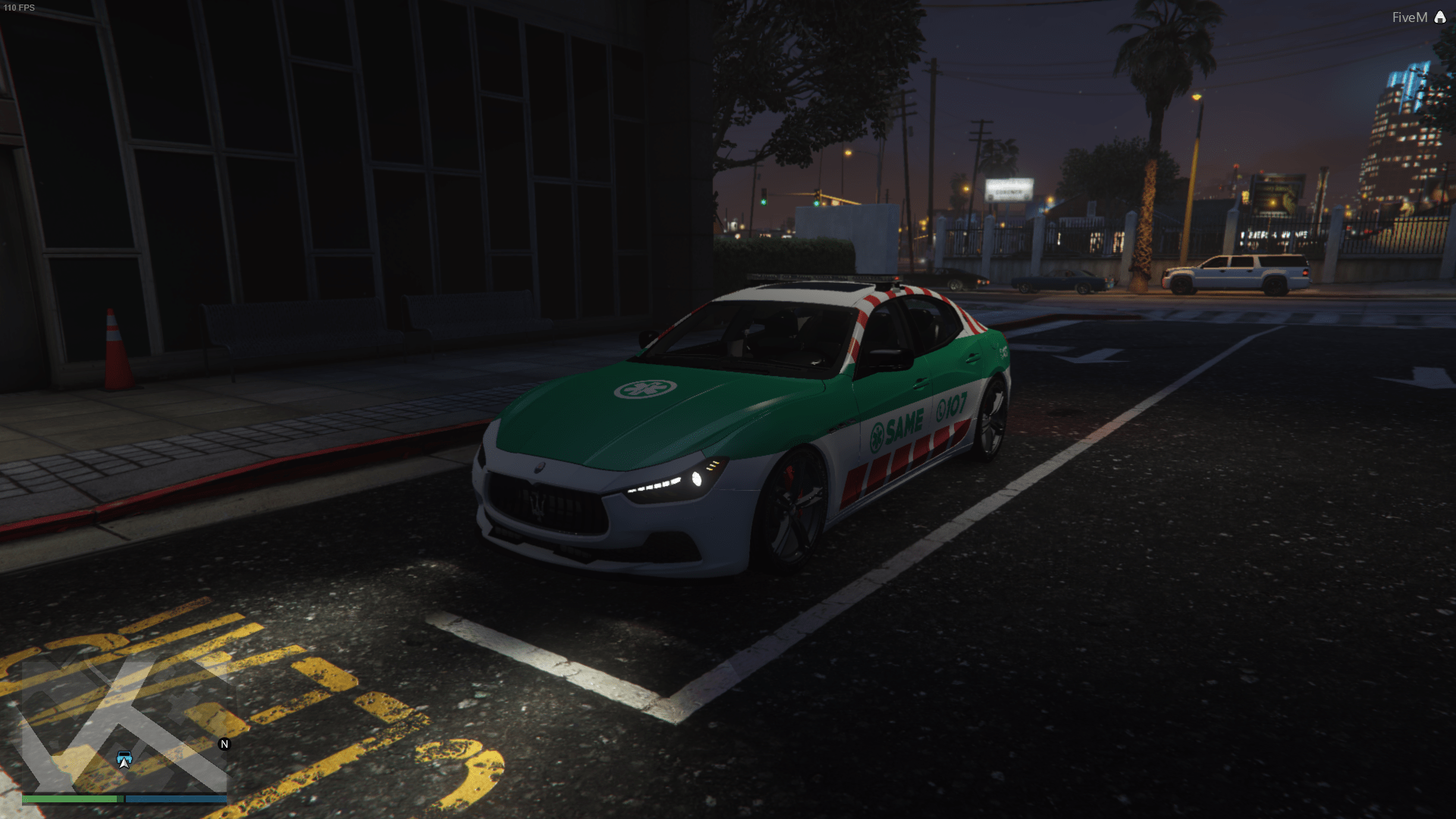The image size is (1456, 819).
Task: Click the blue vehicle icon on the minimap
Action: pos(124,758)
